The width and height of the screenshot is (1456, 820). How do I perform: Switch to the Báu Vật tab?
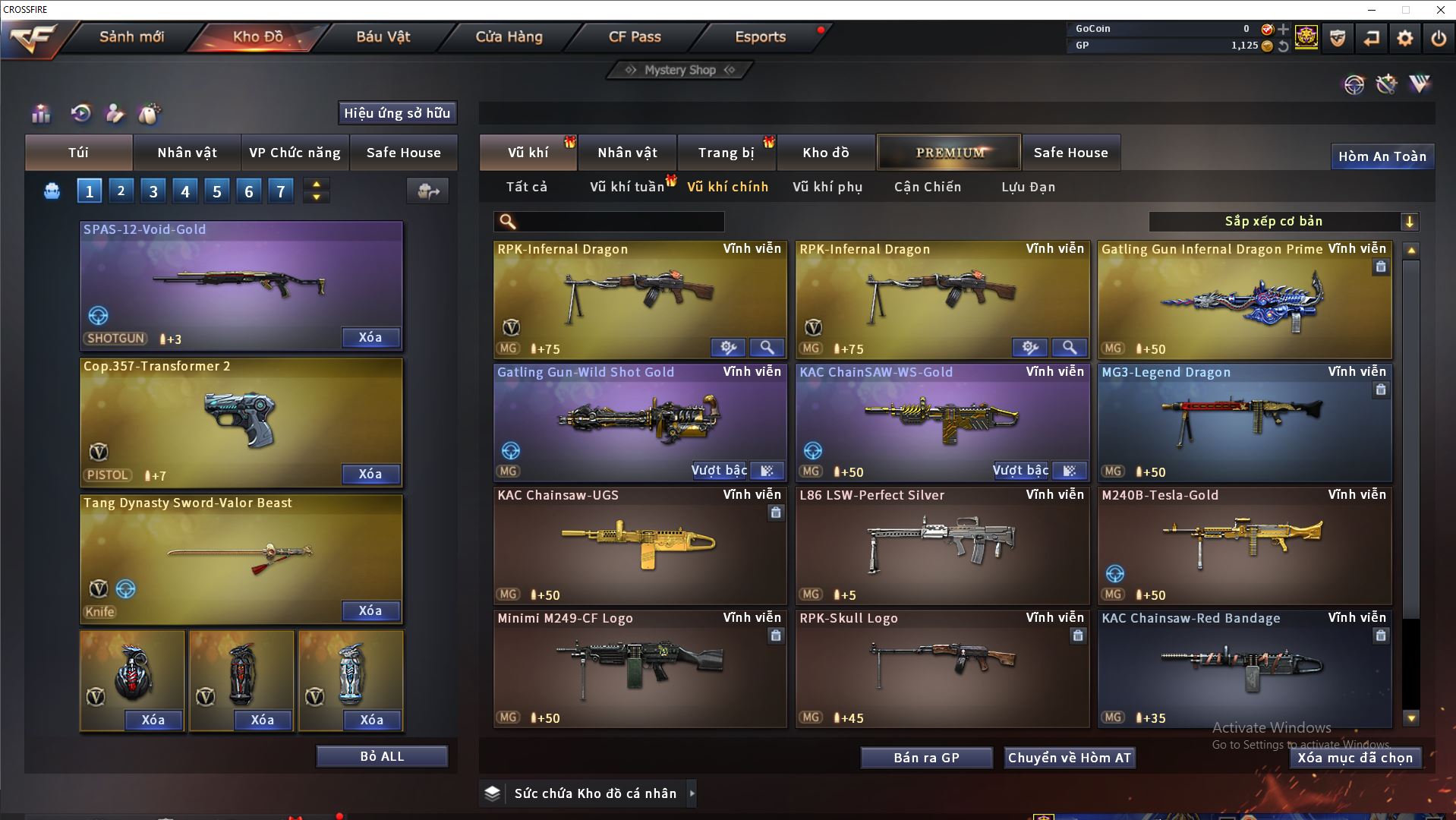[383, 36]
